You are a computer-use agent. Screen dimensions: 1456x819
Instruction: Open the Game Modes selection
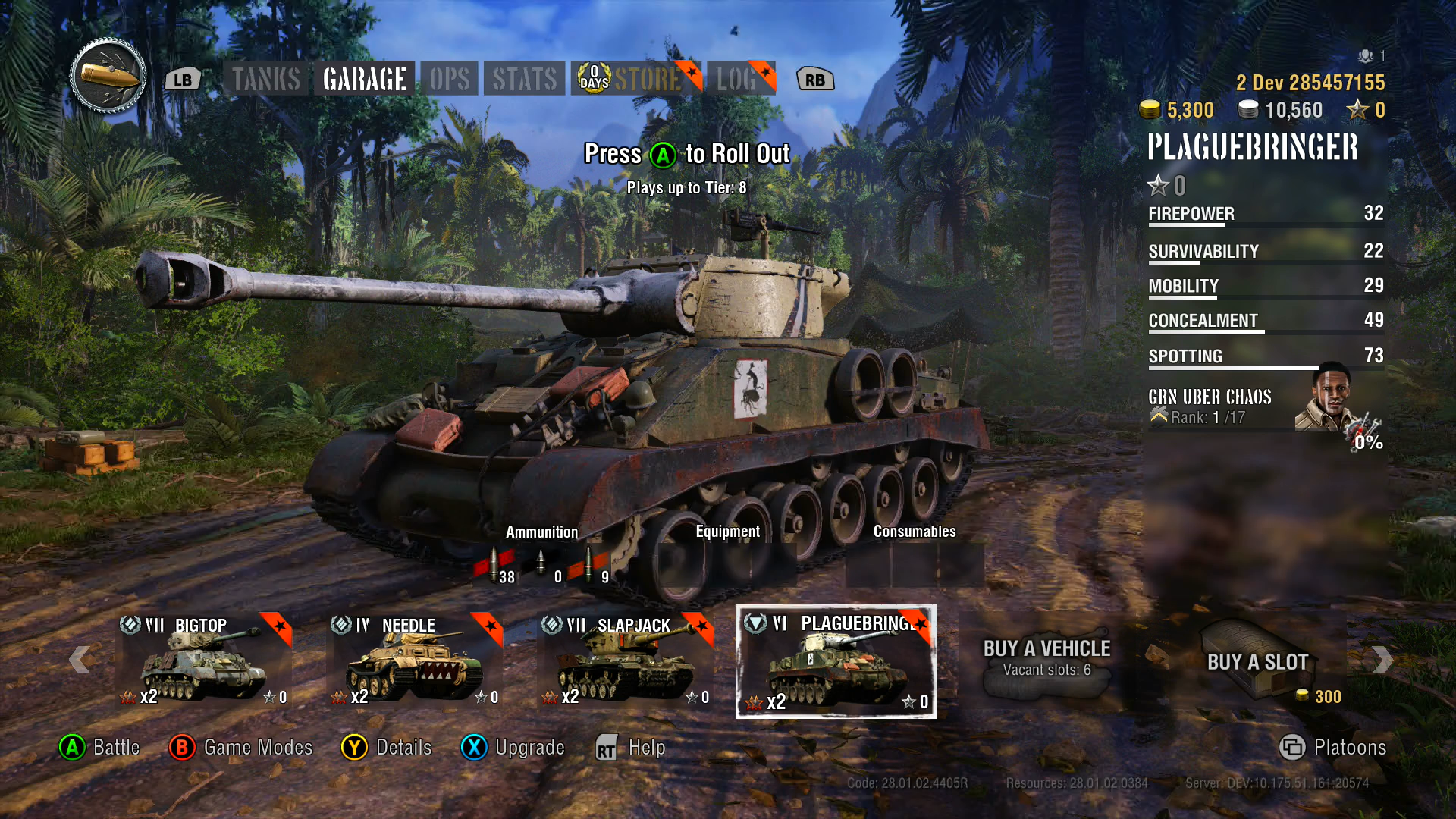241,748
